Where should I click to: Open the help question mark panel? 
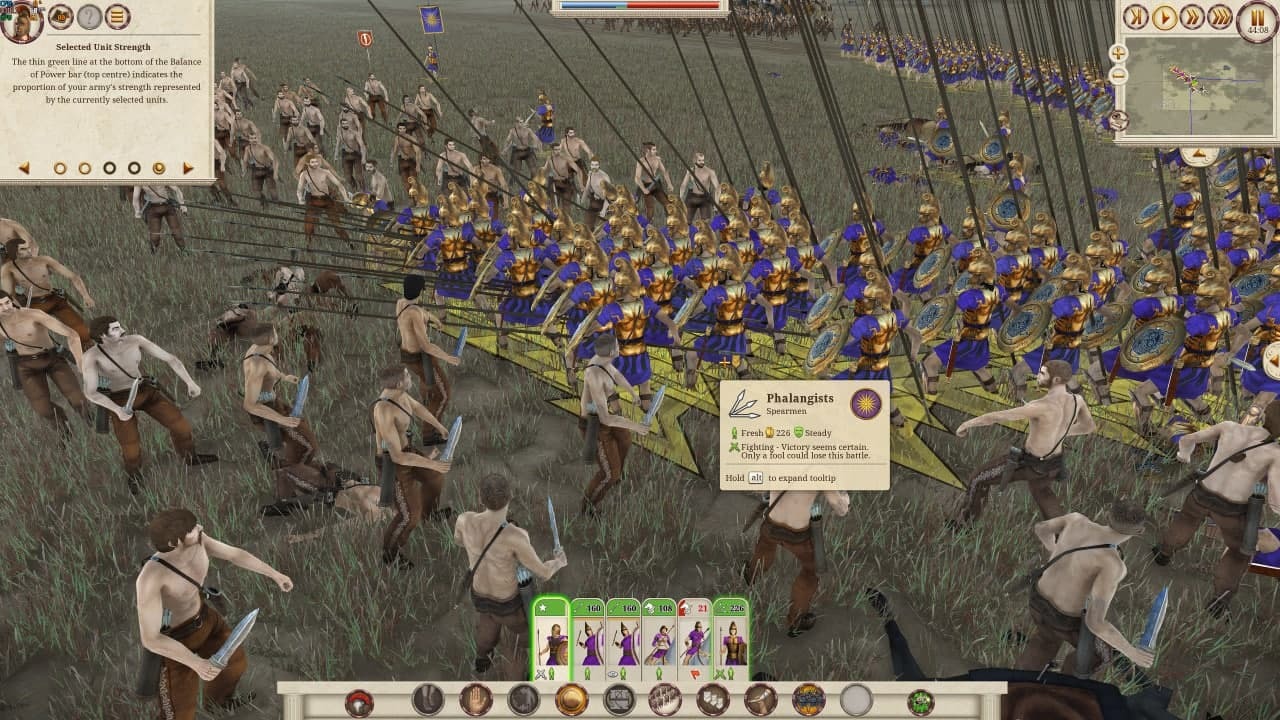click(x=90, y=16)
